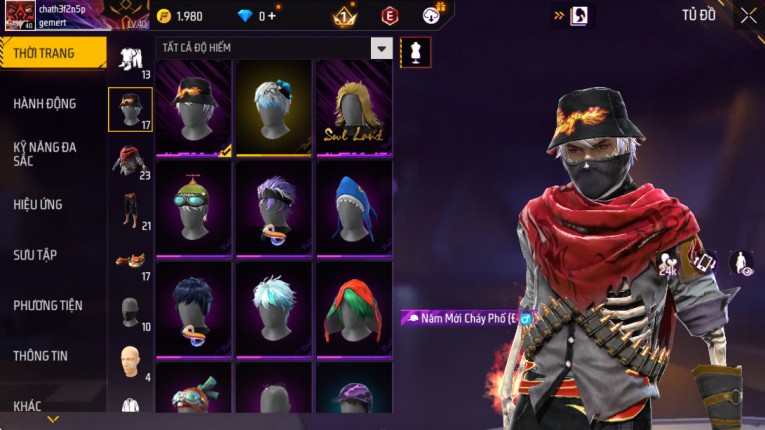Switch to the Thời Trang tab

pyautogui.click(x=52, y=53)
